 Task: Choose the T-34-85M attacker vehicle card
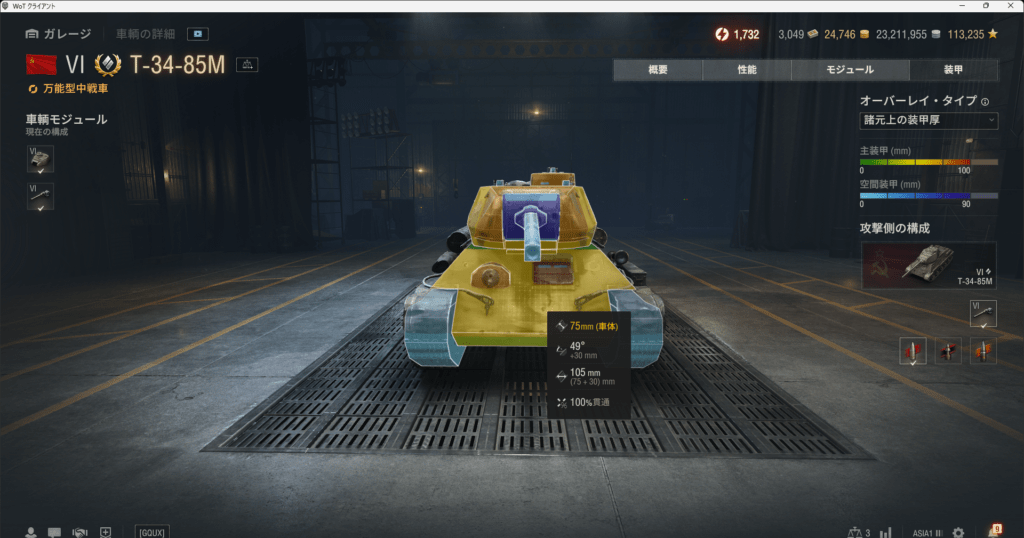[928, 265]
